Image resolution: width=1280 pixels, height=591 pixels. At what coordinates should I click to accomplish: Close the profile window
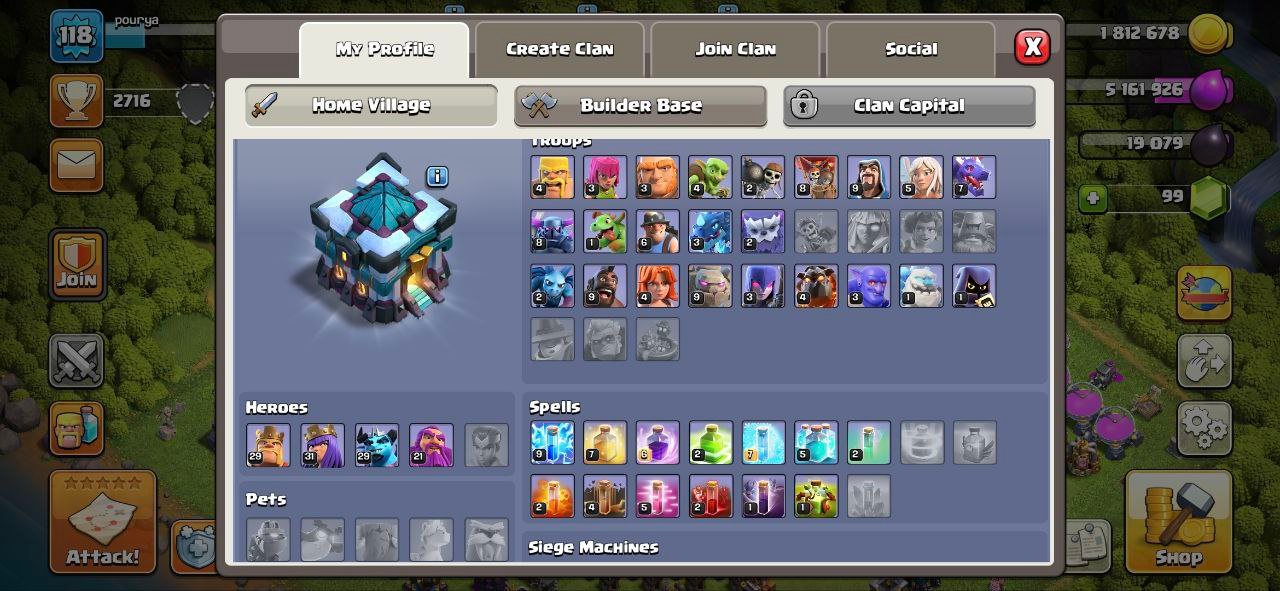[x=1032, y=47]
